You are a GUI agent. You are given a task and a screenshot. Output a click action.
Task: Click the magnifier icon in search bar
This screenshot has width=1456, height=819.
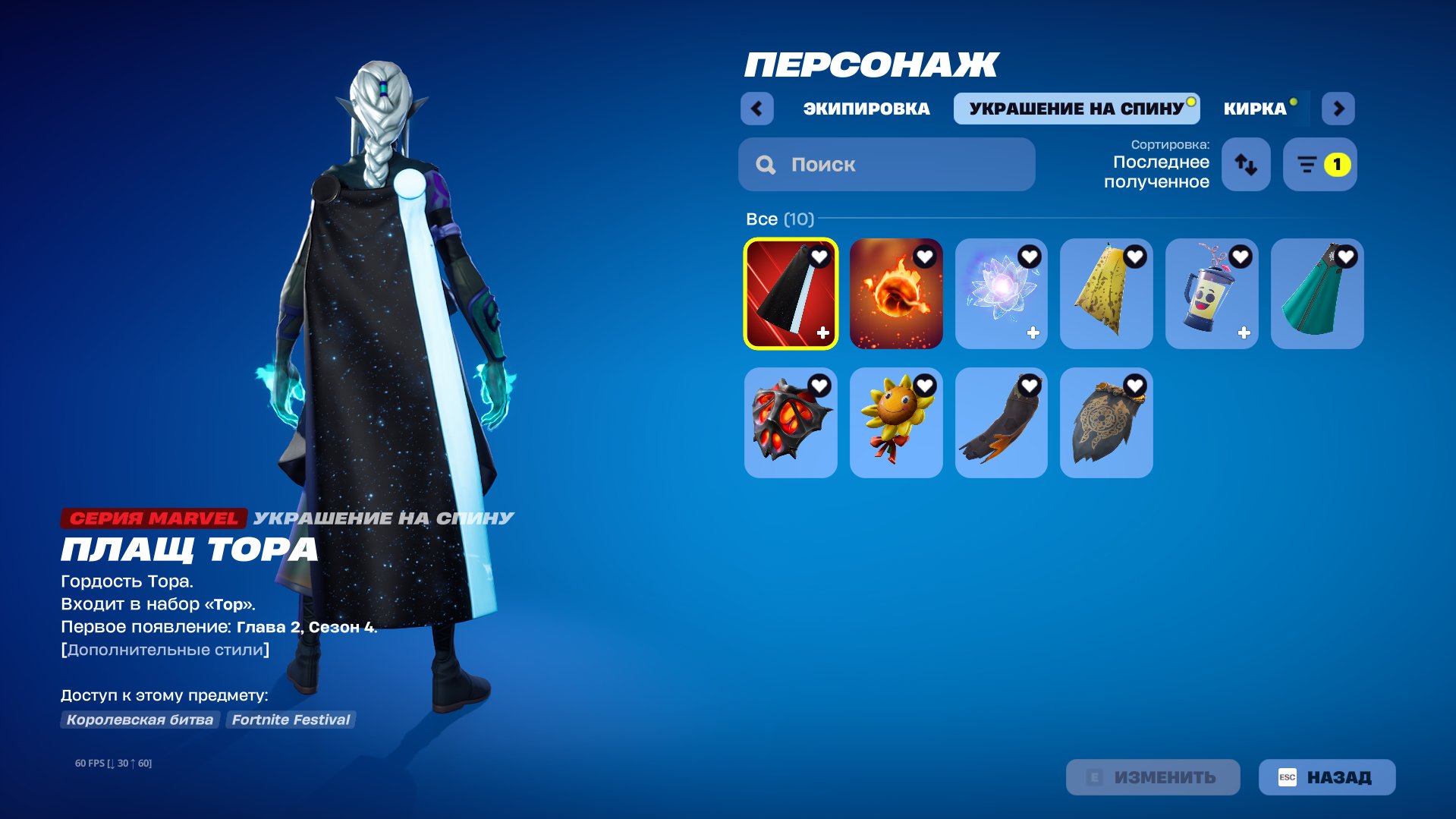766,164
